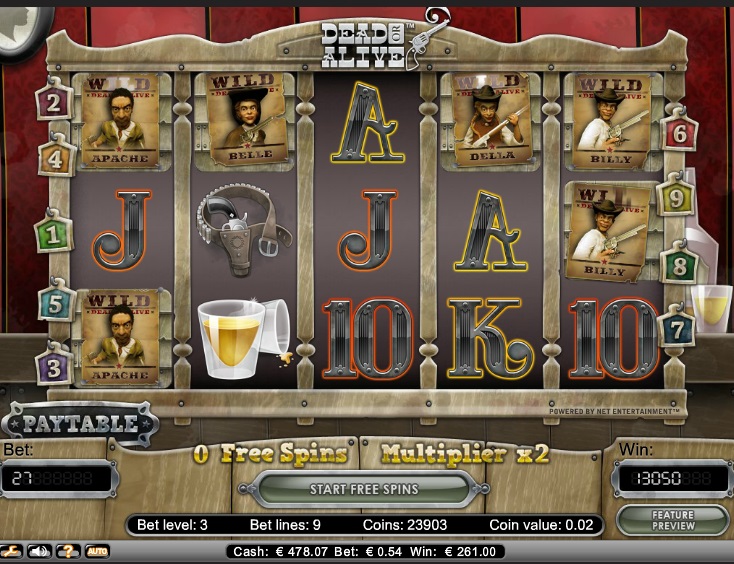Viewport: 734px width, 564px height.
Task: Select bet line tag number 8
Action: click(679, 266)
